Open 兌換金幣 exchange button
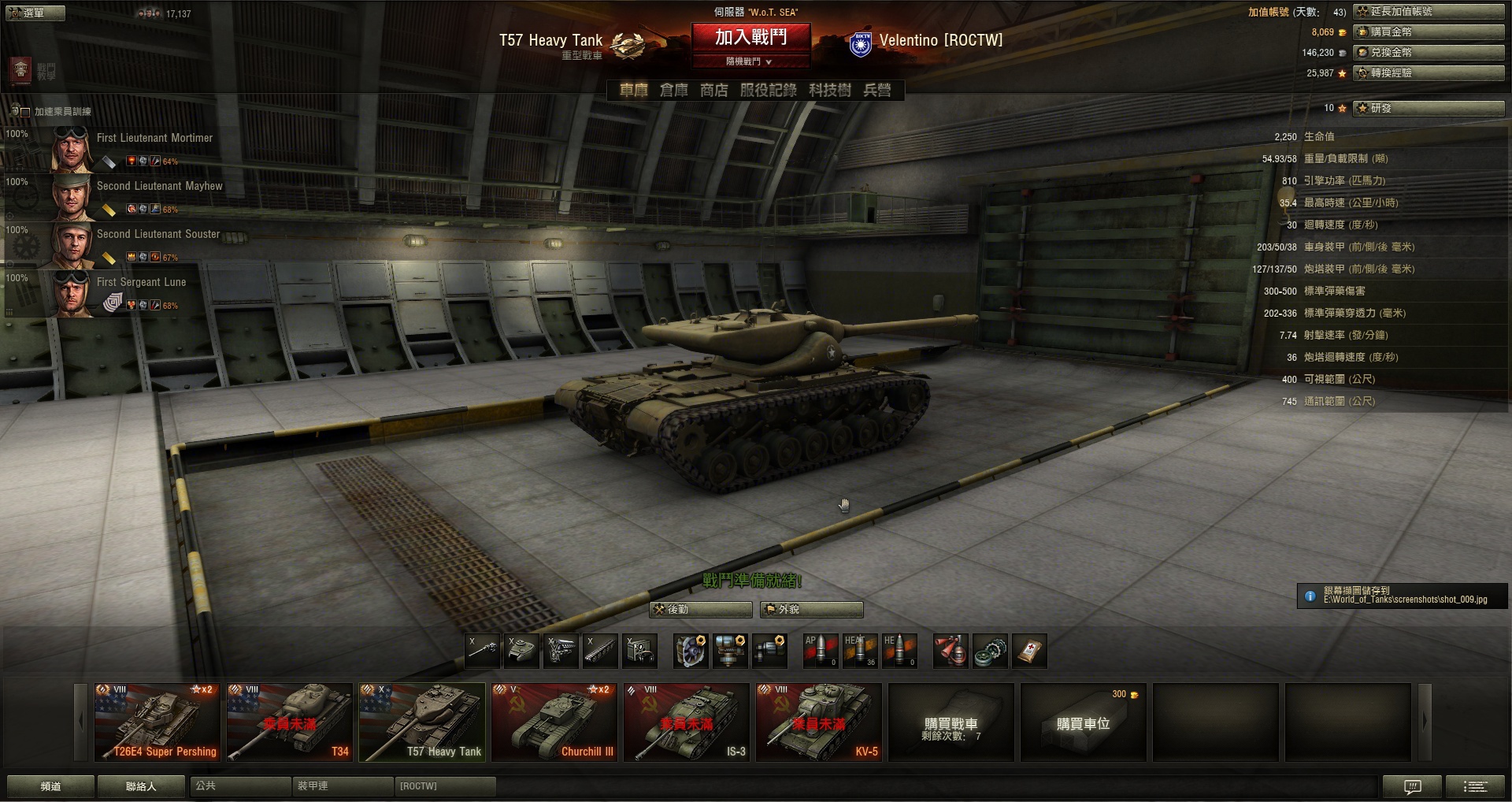 pos(1429,53)
